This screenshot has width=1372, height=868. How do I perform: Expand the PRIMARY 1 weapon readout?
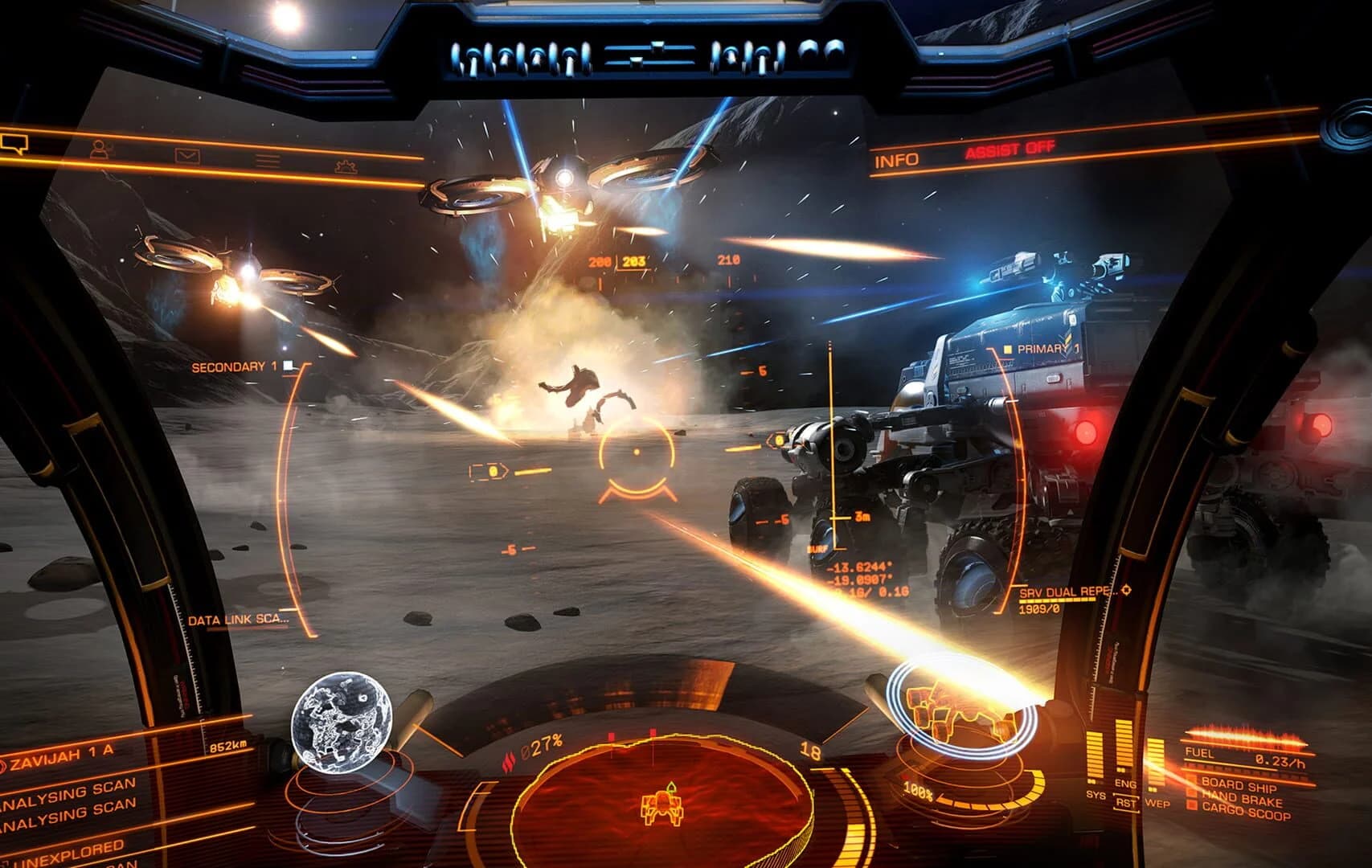1042,349
